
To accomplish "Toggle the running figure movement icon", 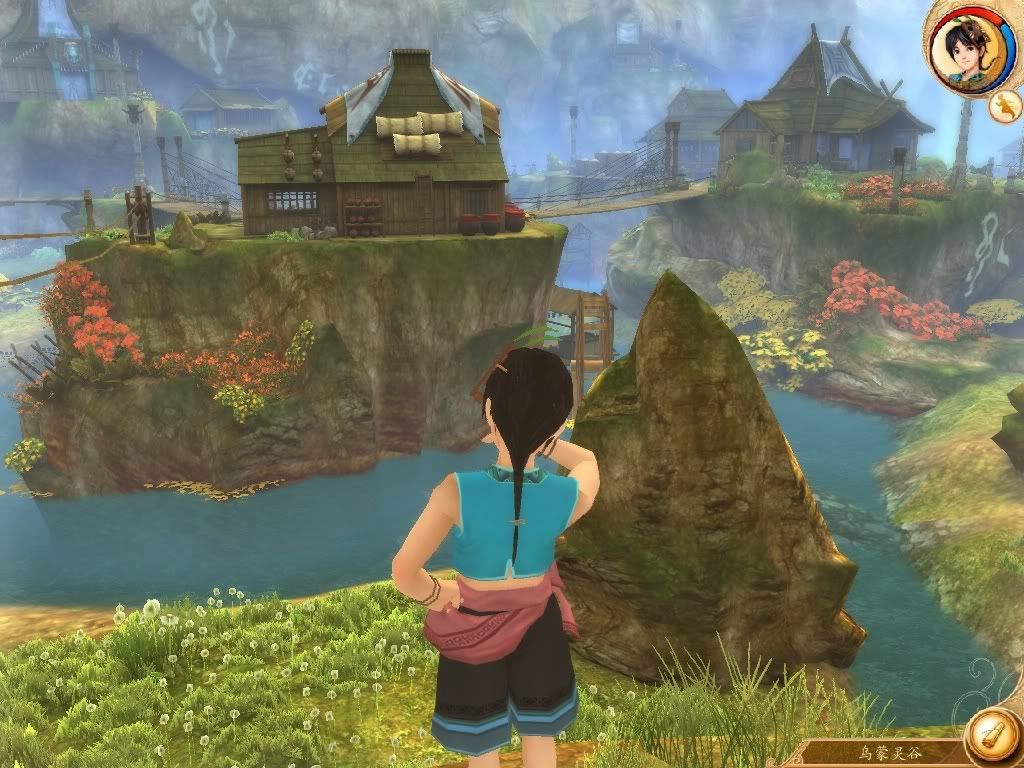I will pos(1004,104).
